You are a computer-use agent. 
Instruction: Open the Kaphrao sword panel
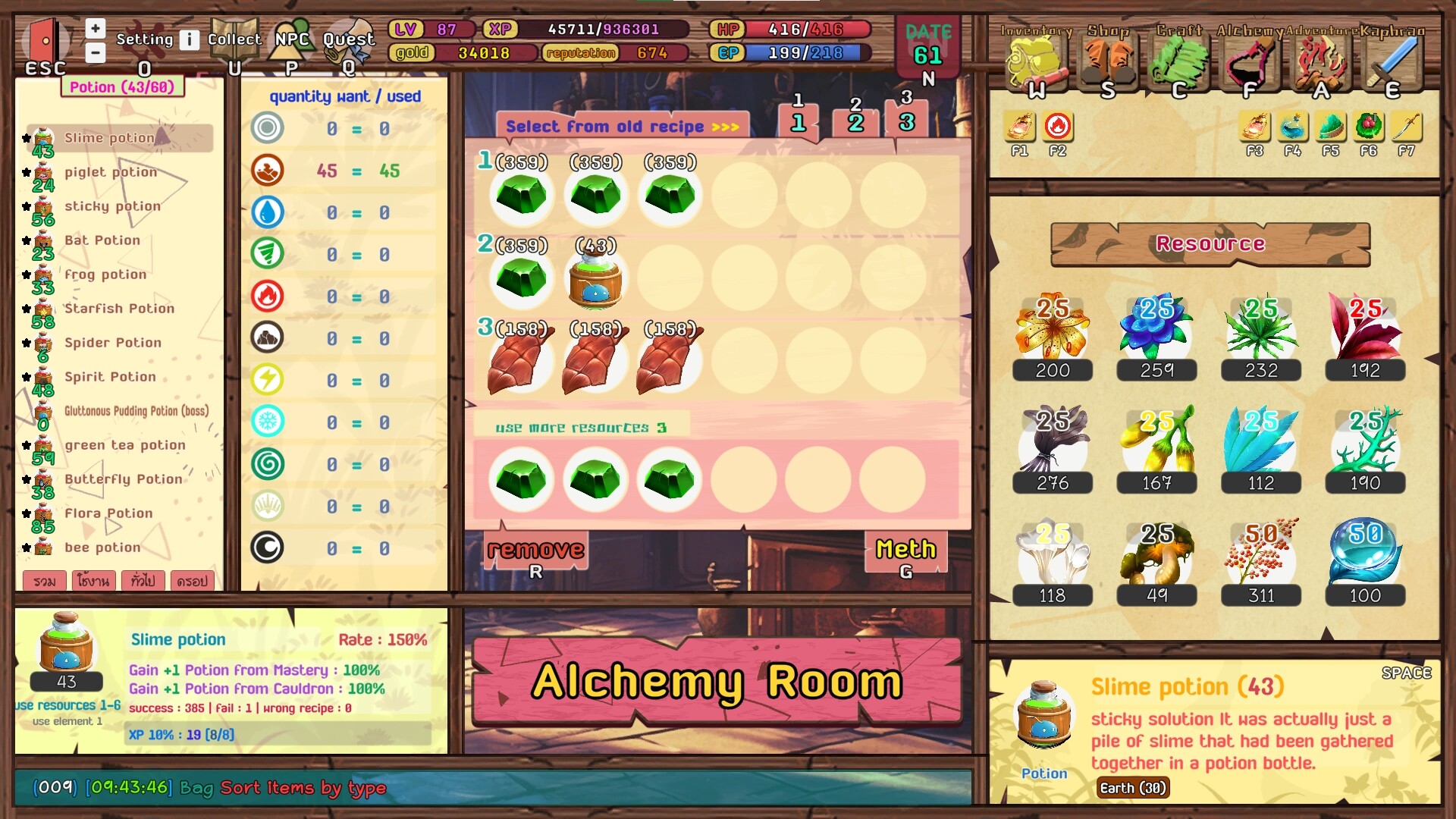pos(1392,61)
